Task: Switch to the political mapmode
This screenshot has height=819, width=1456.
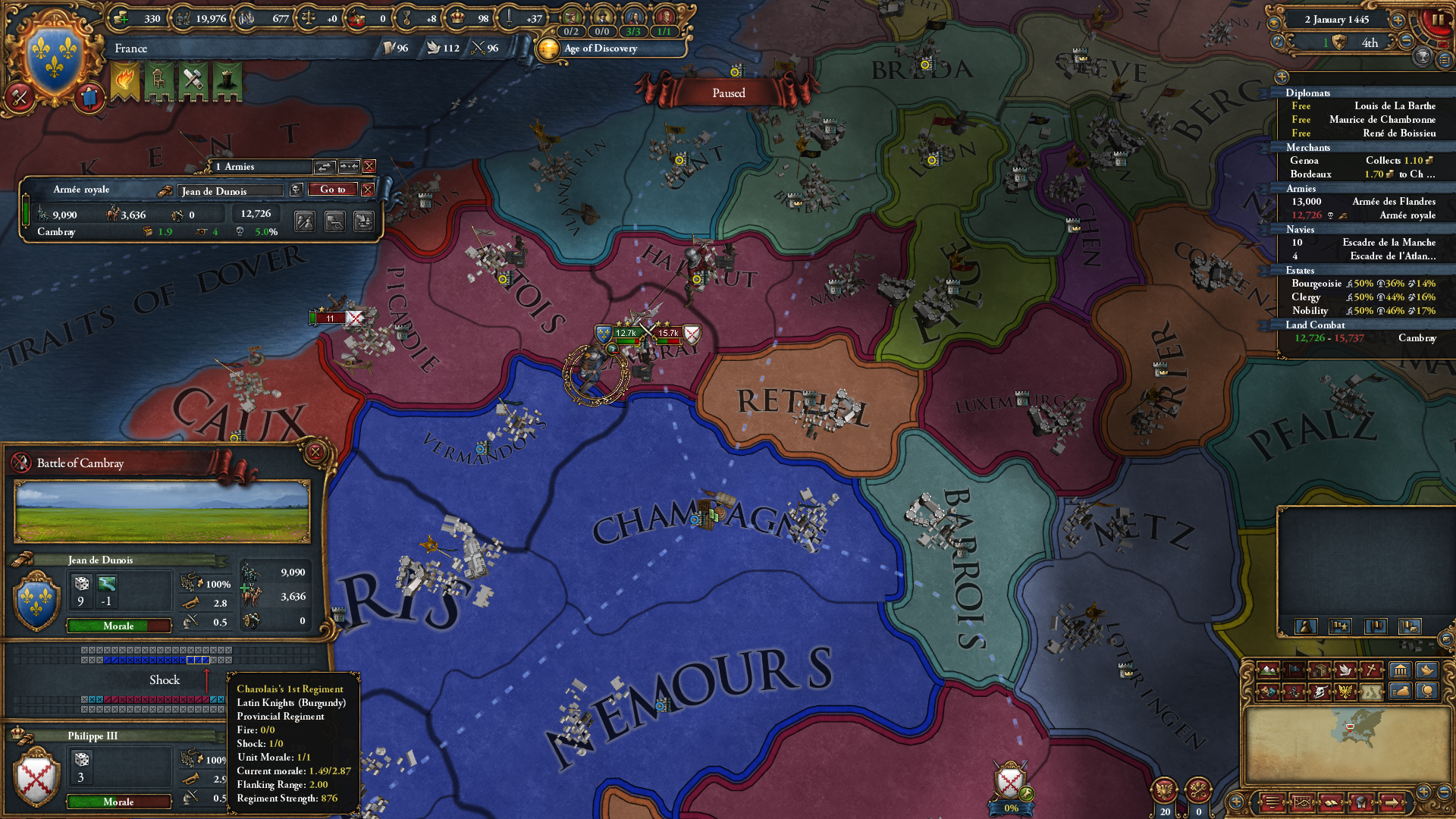Action: [1294, 670]
